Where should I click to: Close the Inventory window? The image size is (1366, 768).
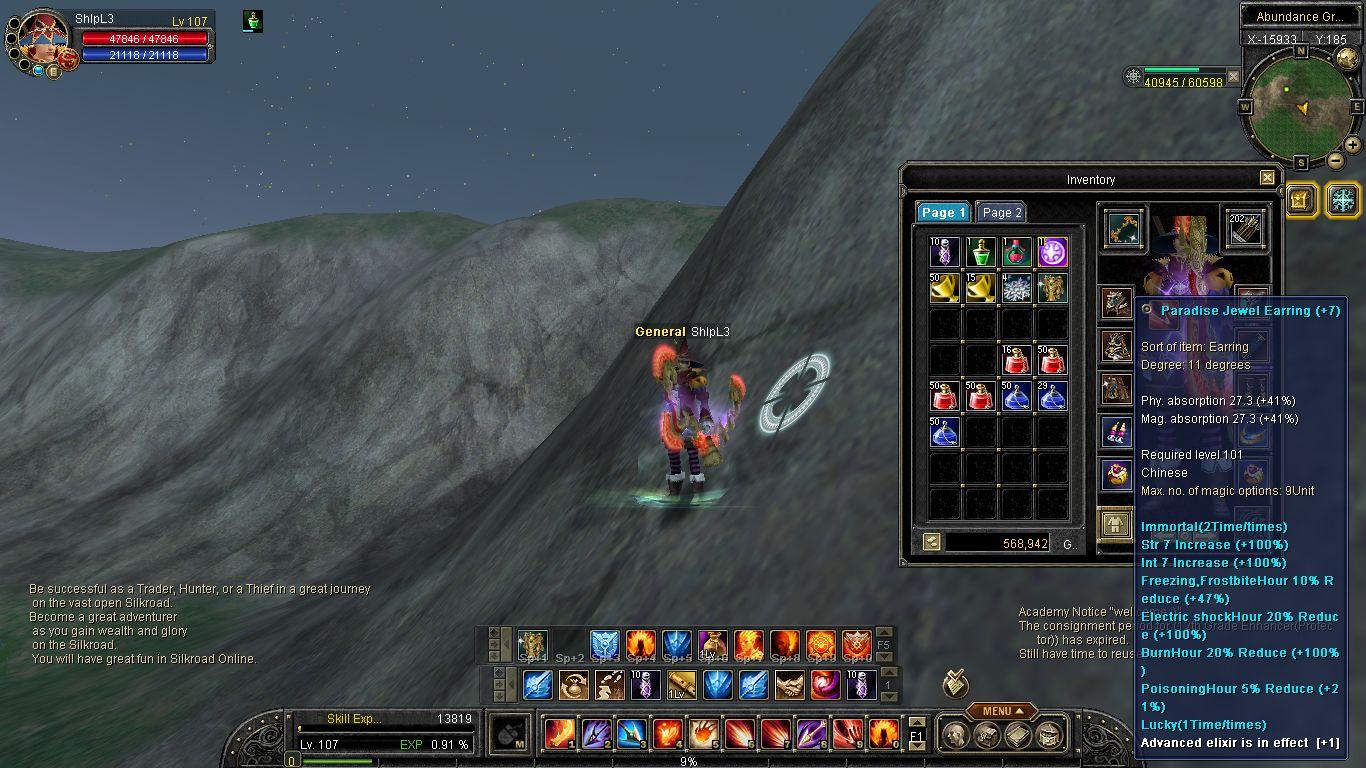tap(1267, 178)
